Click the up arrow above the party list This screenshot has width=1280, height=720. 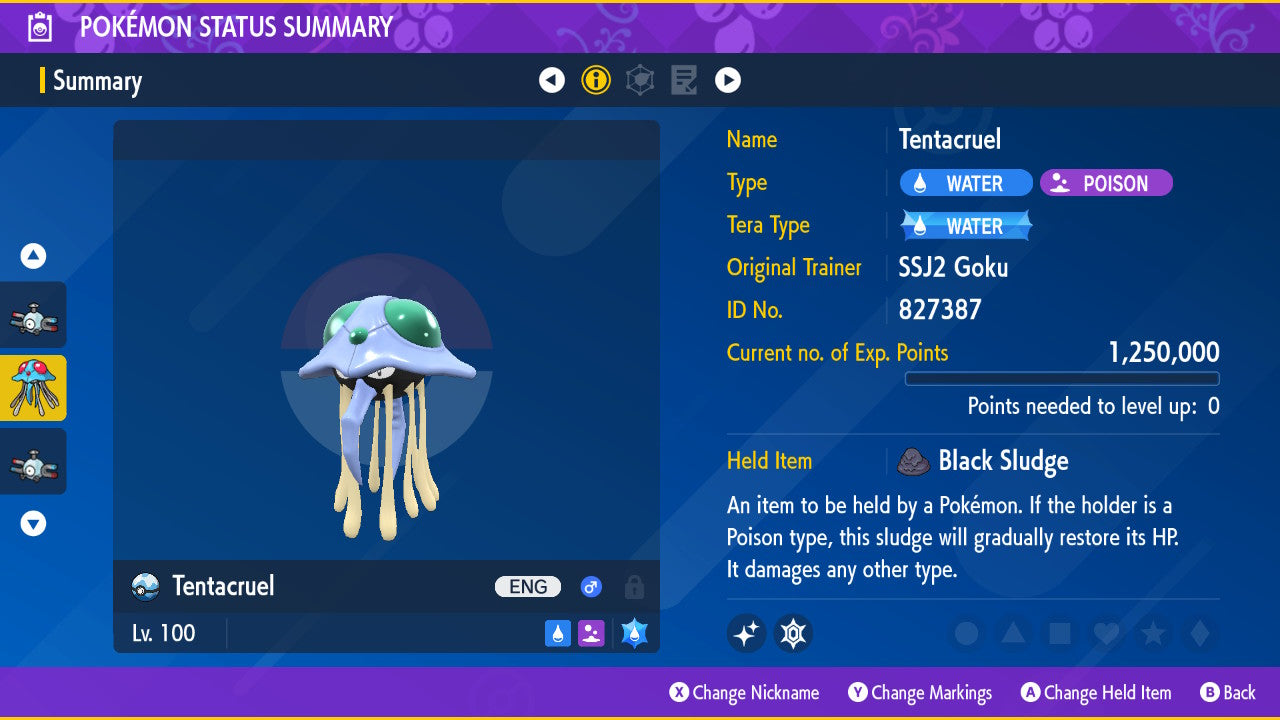(x=34, y=257)
